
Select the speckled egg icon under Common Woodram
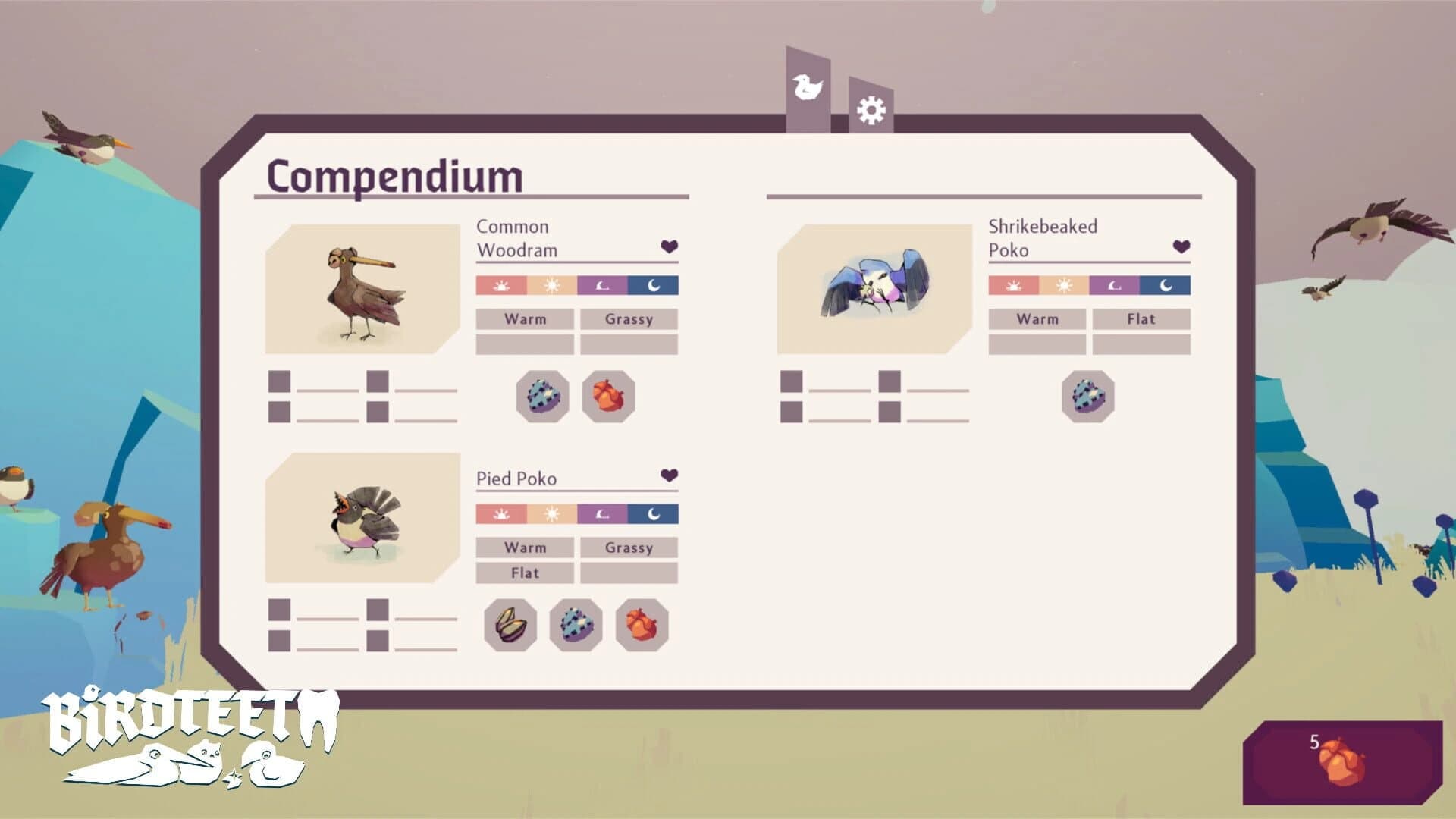(544, 394)
